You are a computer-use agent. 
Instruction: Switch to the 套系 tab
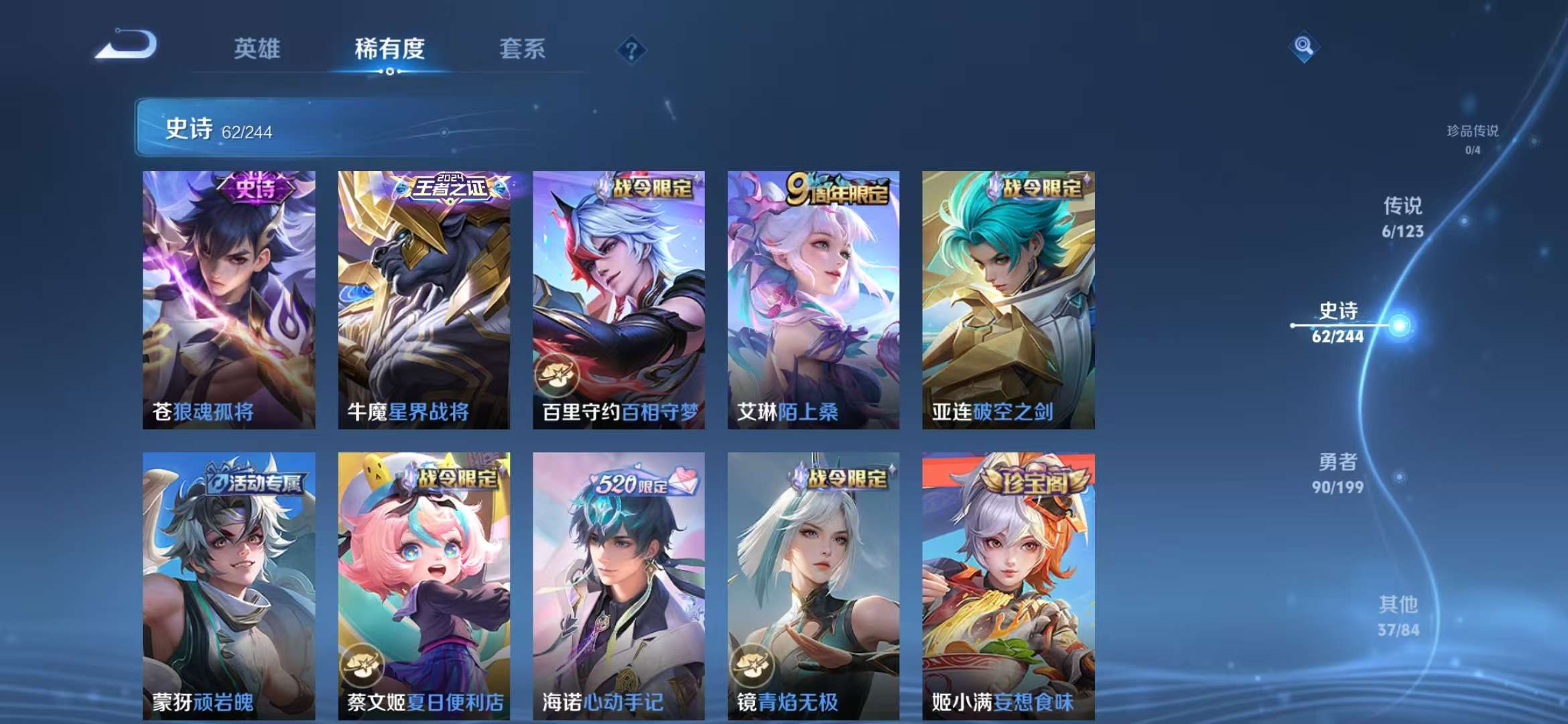pos(522,49)
